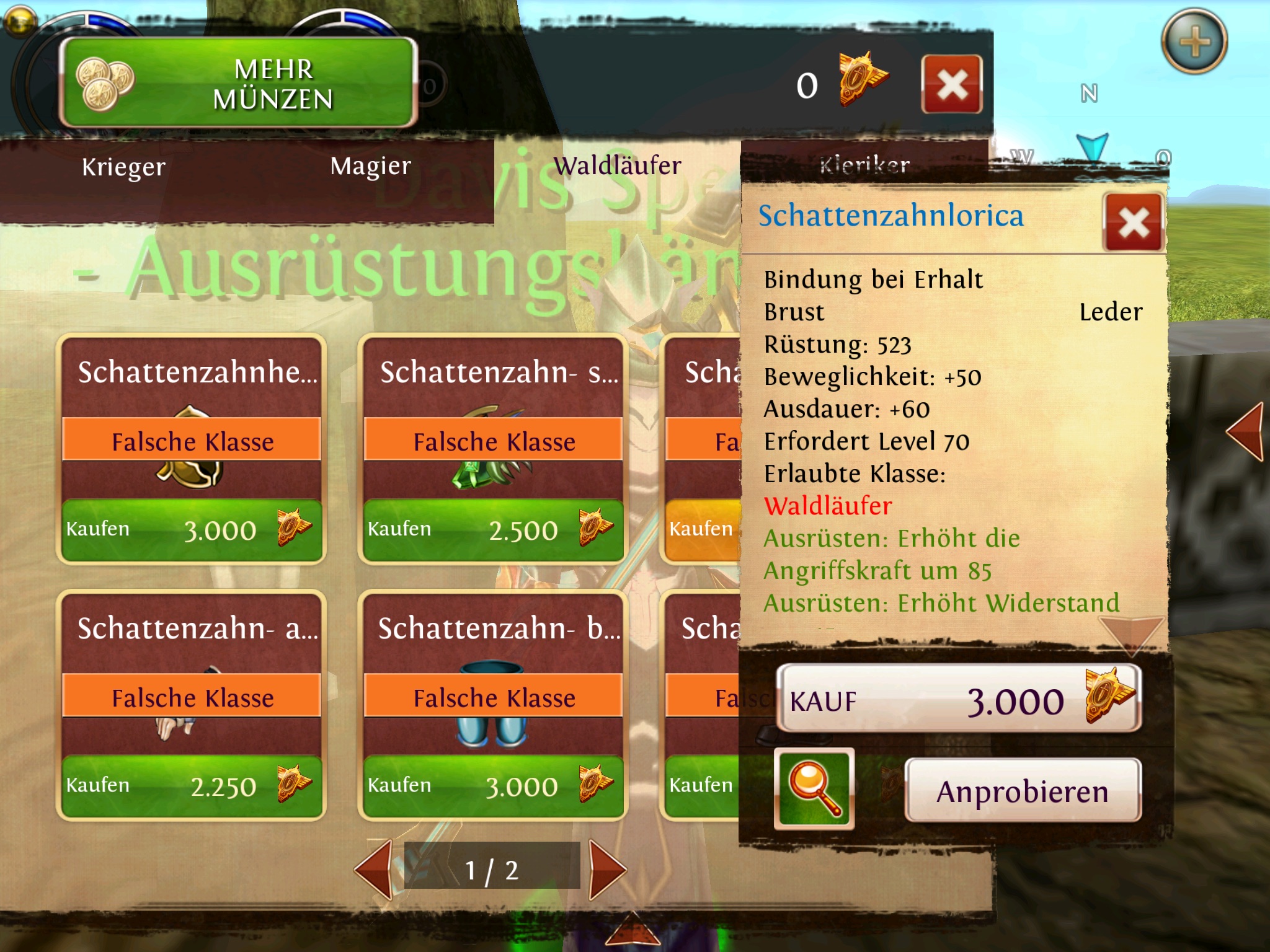Go to the previous shop page

375,869
